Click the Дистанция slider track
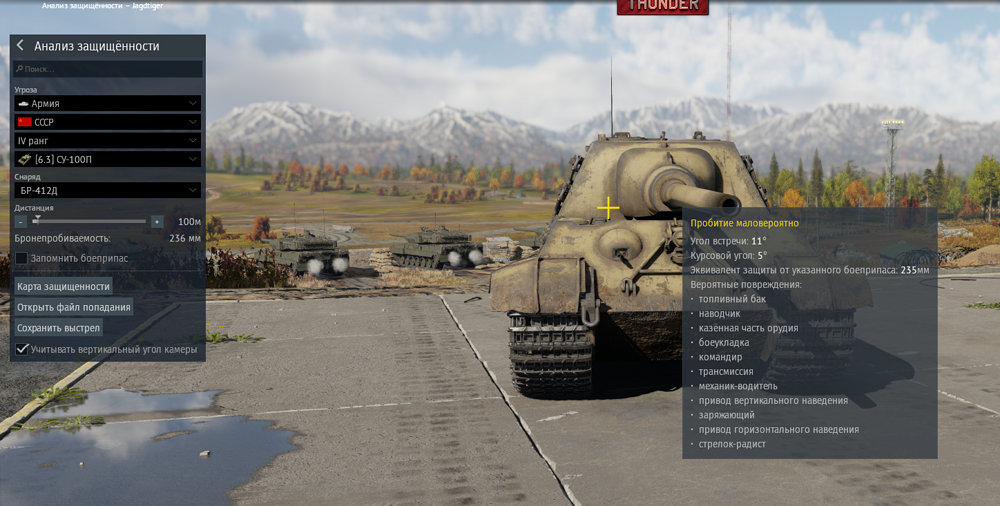Viewport: 1000px width, 506px height. [x=90, y=221]
